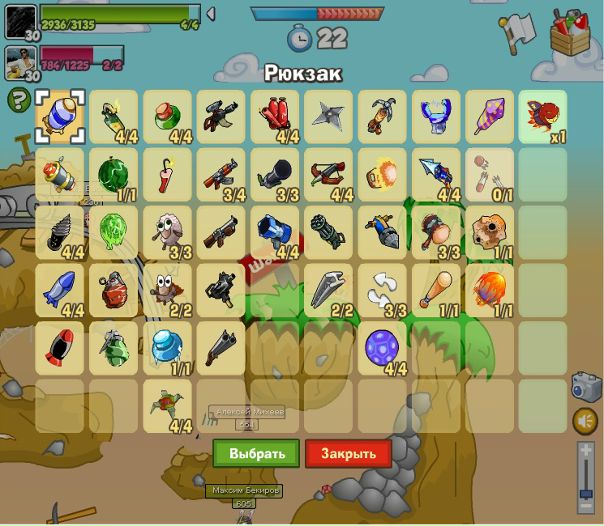The height and width of the screenshot is (526, 604).
Task: Confirm selection with the green Выбрать button
Action: (x=256, y=453)
